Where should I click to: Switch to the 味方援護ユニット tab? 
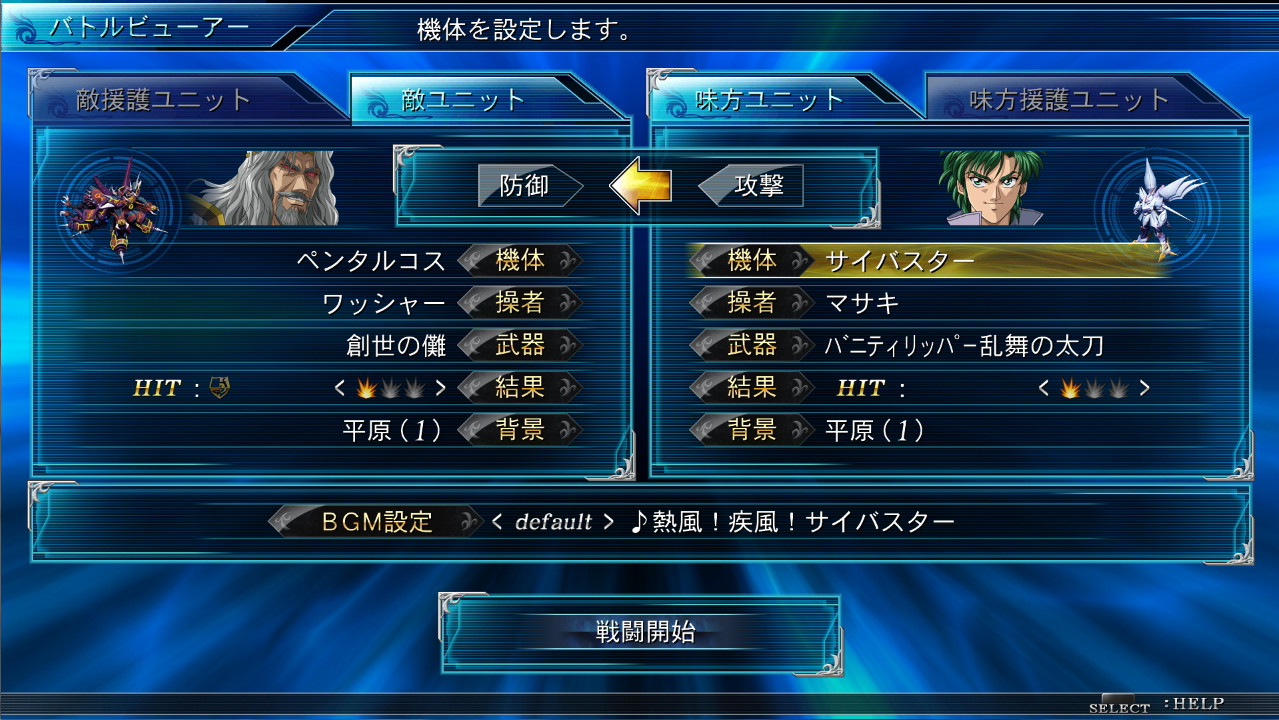point(1069,101)
